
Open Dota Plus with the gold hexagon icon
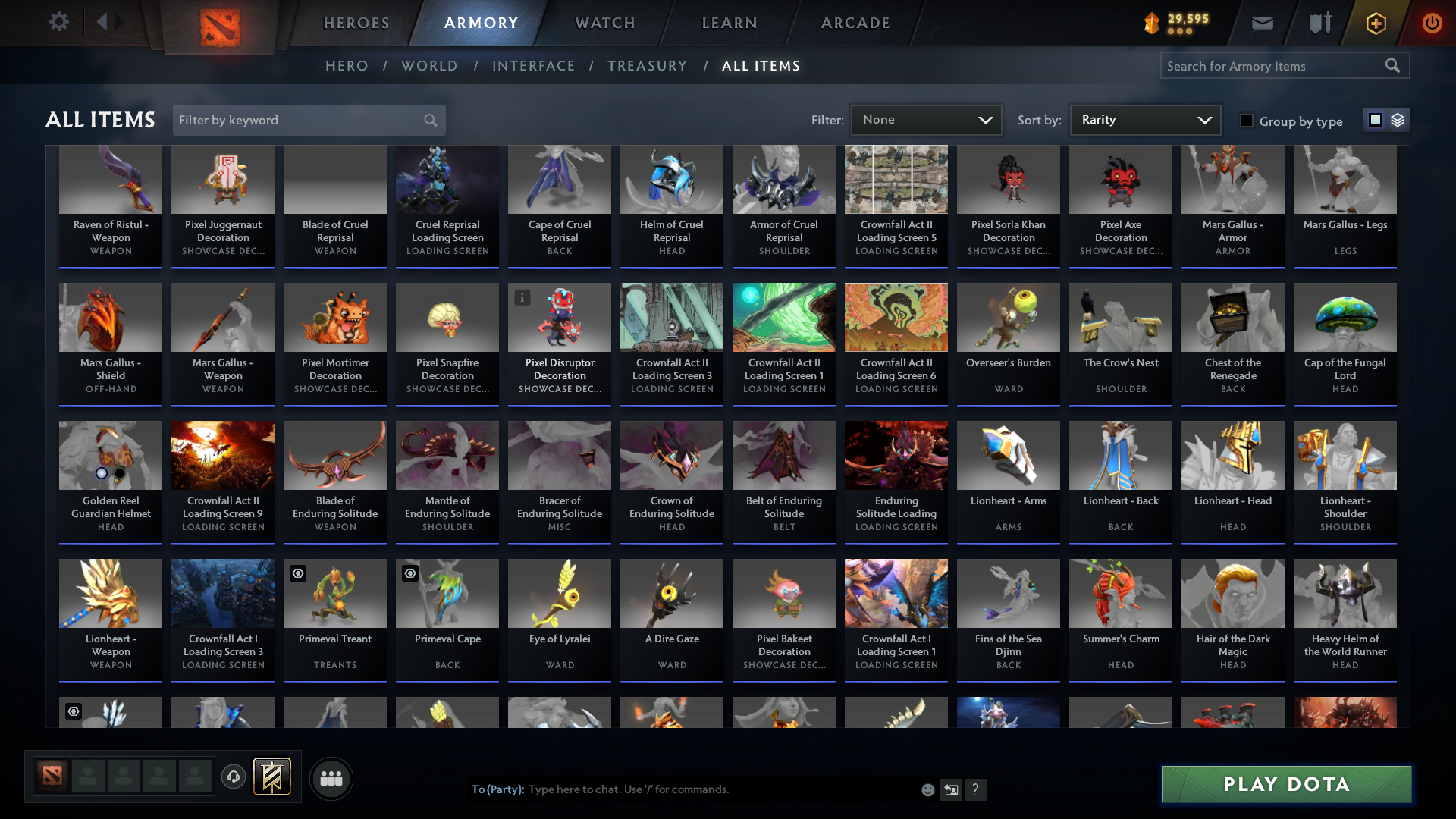[x=1375, y=23]
